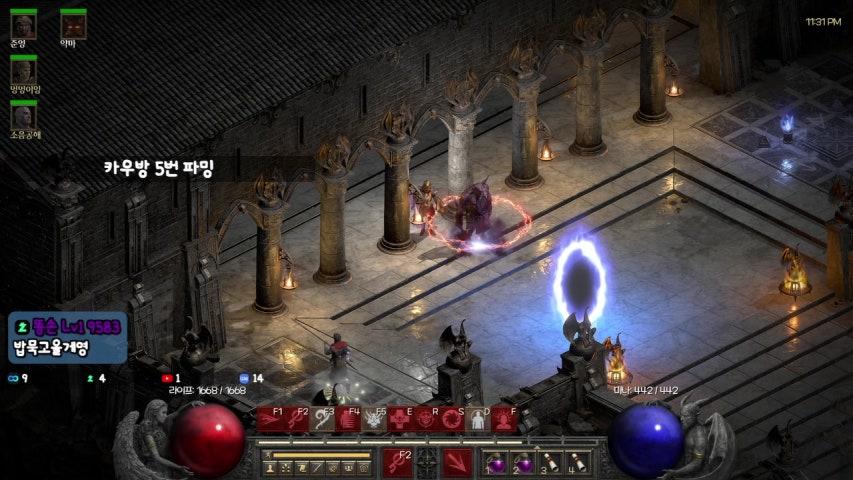Screen dimensions: 853x480
Task: Activate the F5 demon mask skill
Action: point(375,420)
